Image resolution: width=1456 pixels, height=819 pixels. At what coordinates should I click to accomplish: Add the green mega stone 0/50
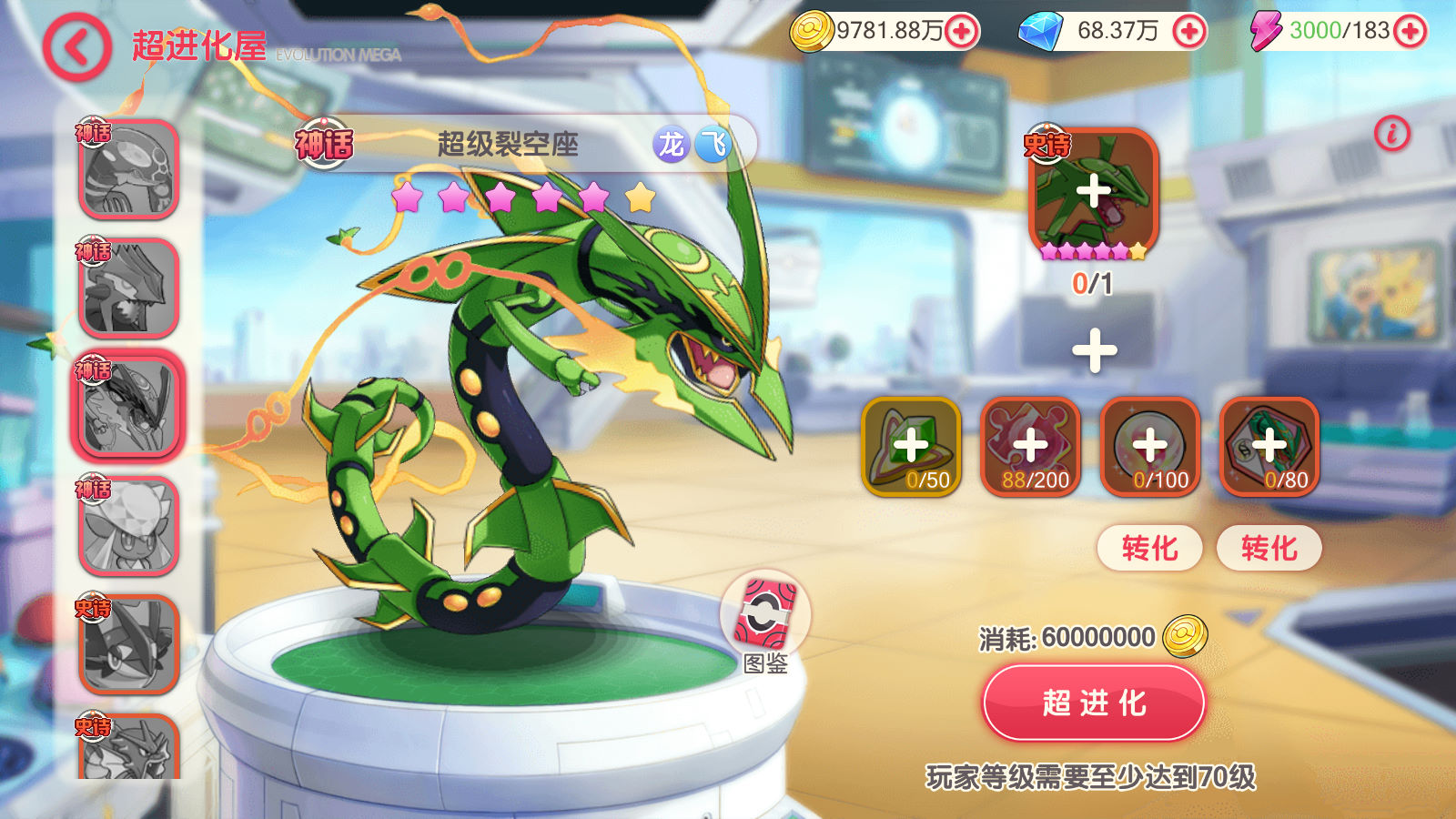click(x=911, y=446)
